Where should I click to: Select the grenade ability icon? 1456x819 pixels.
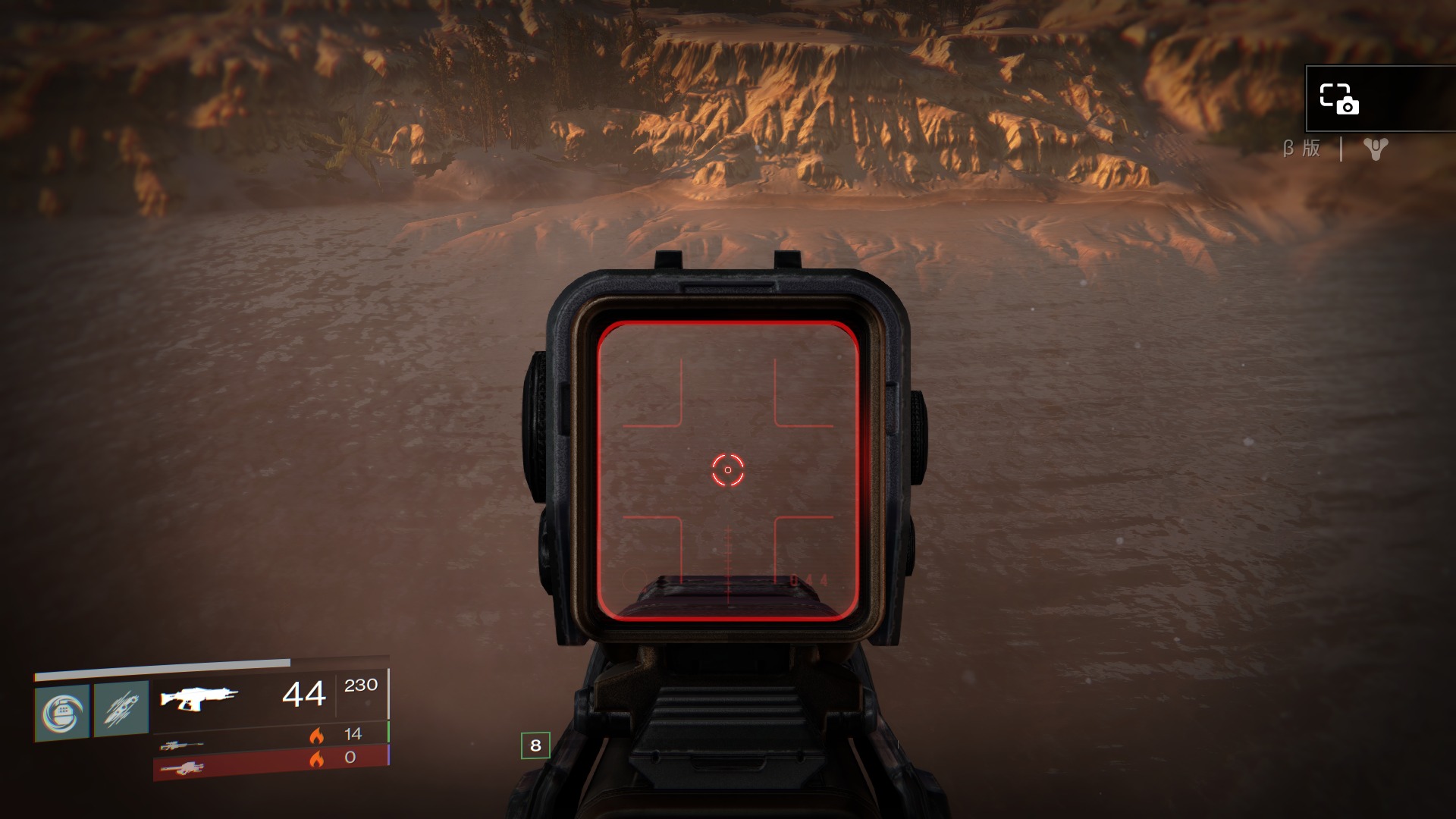(62, 712)
